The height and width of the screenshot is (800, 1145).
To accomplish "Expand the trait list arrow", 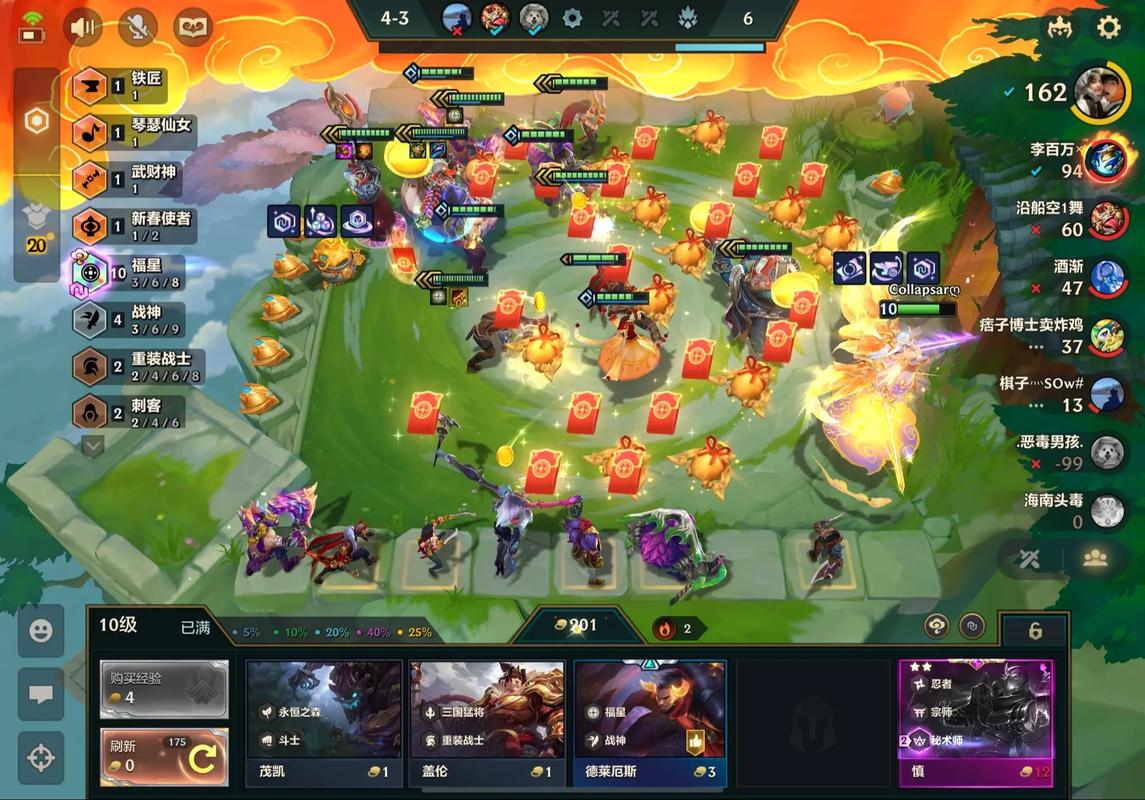I will click(92, 446).
